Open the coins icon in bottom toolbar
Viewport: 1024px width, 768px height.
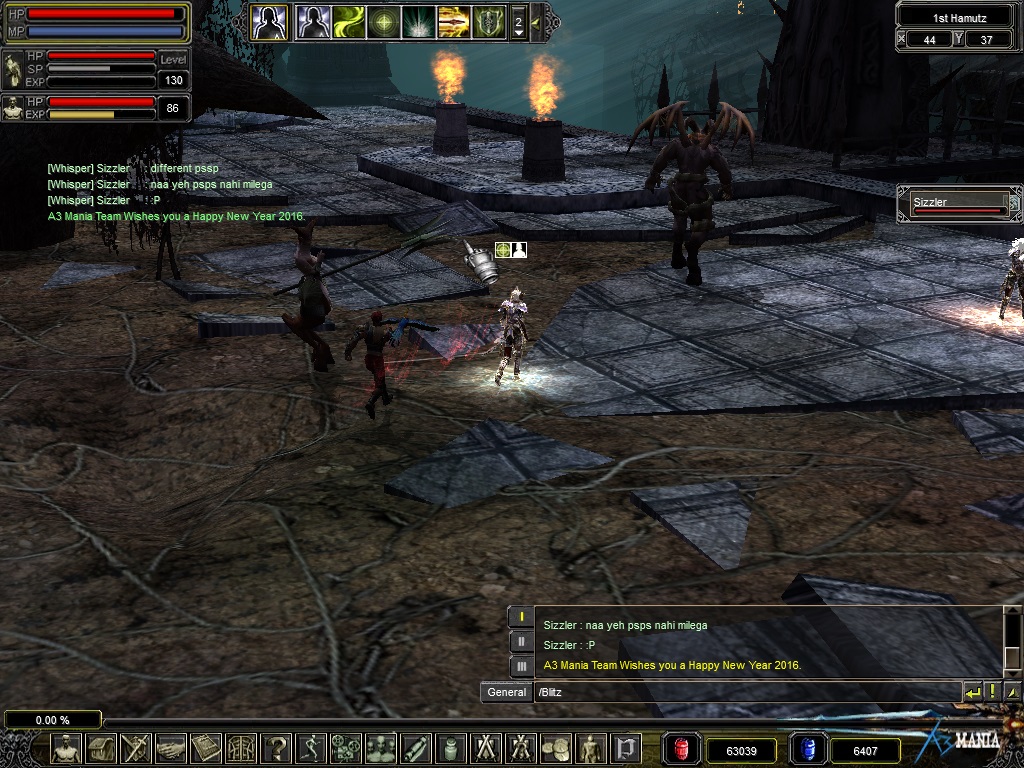tap(556, 748)
